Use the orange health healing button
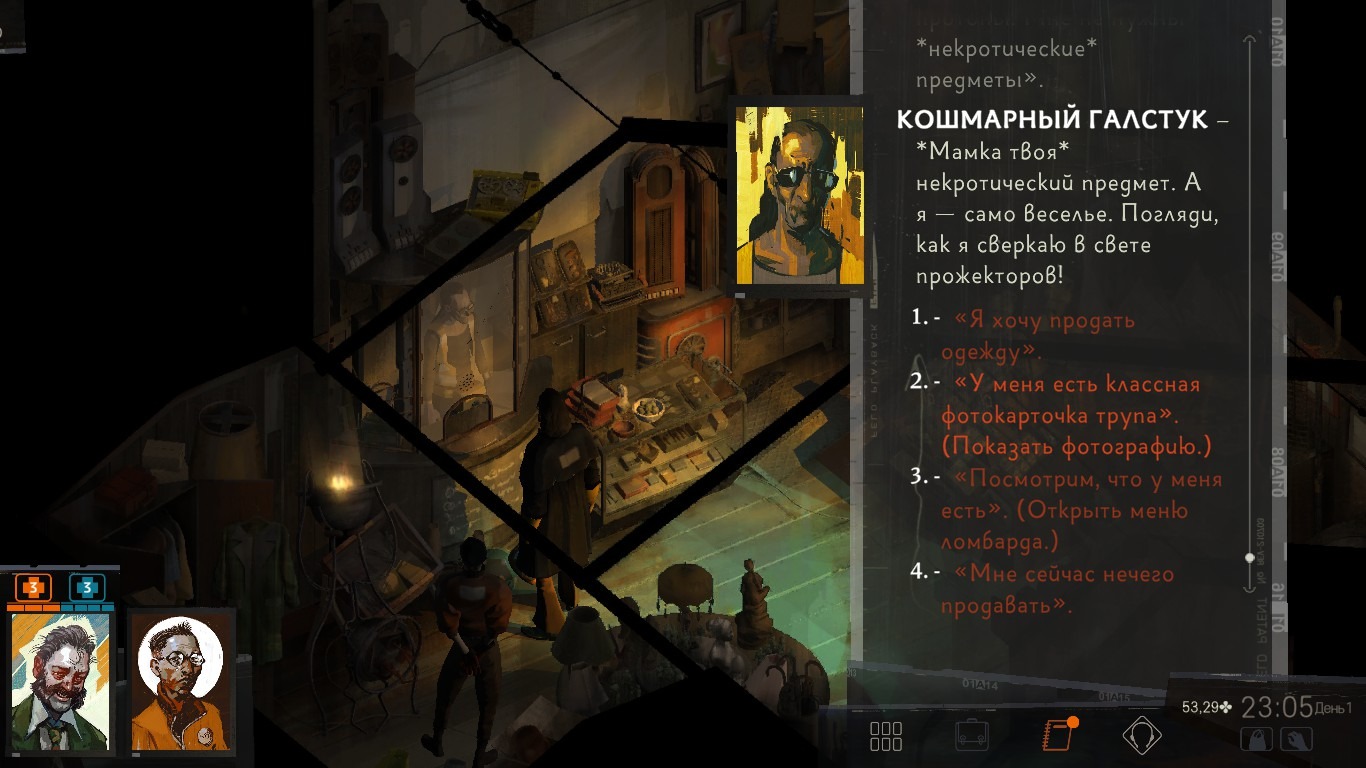This screenshot has height=768, width=1366. [33, 588]
